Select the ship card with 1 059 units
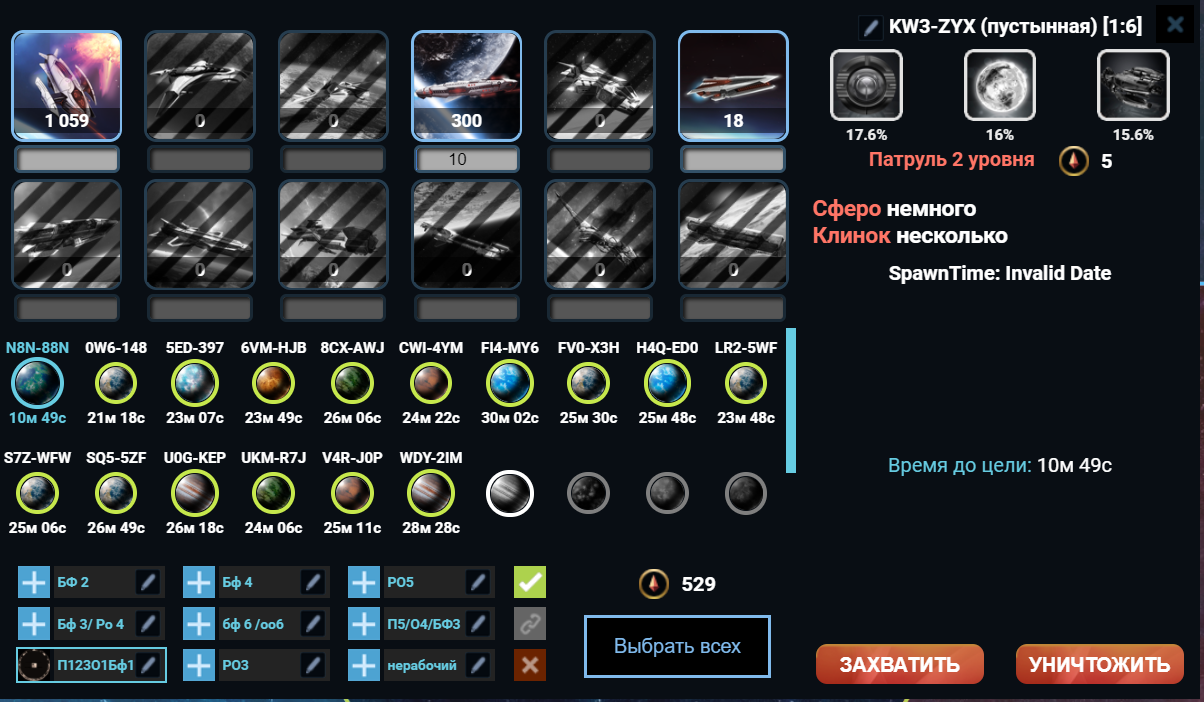This screenshot has height=702, width=1204. (x=67, y=85)
